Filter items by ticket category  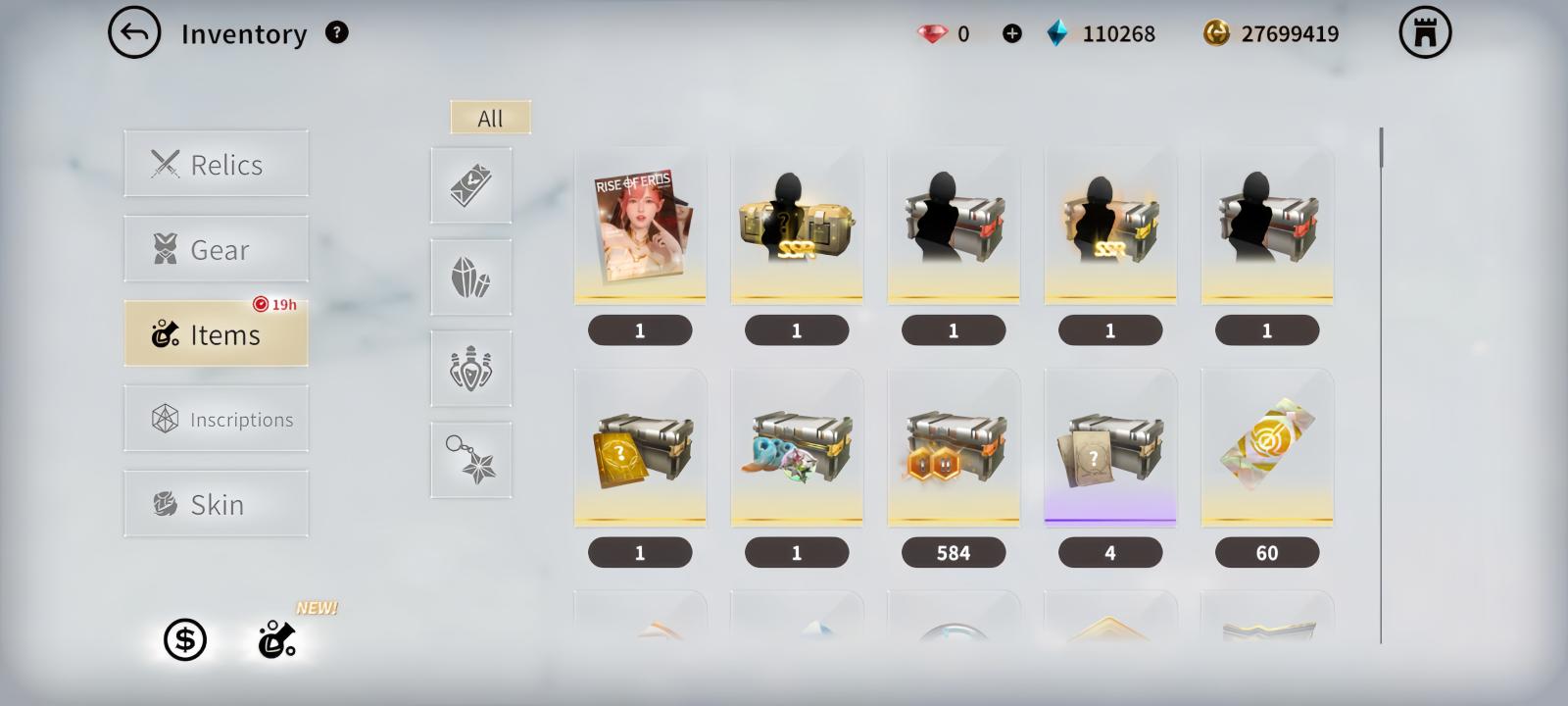(470, 185)
